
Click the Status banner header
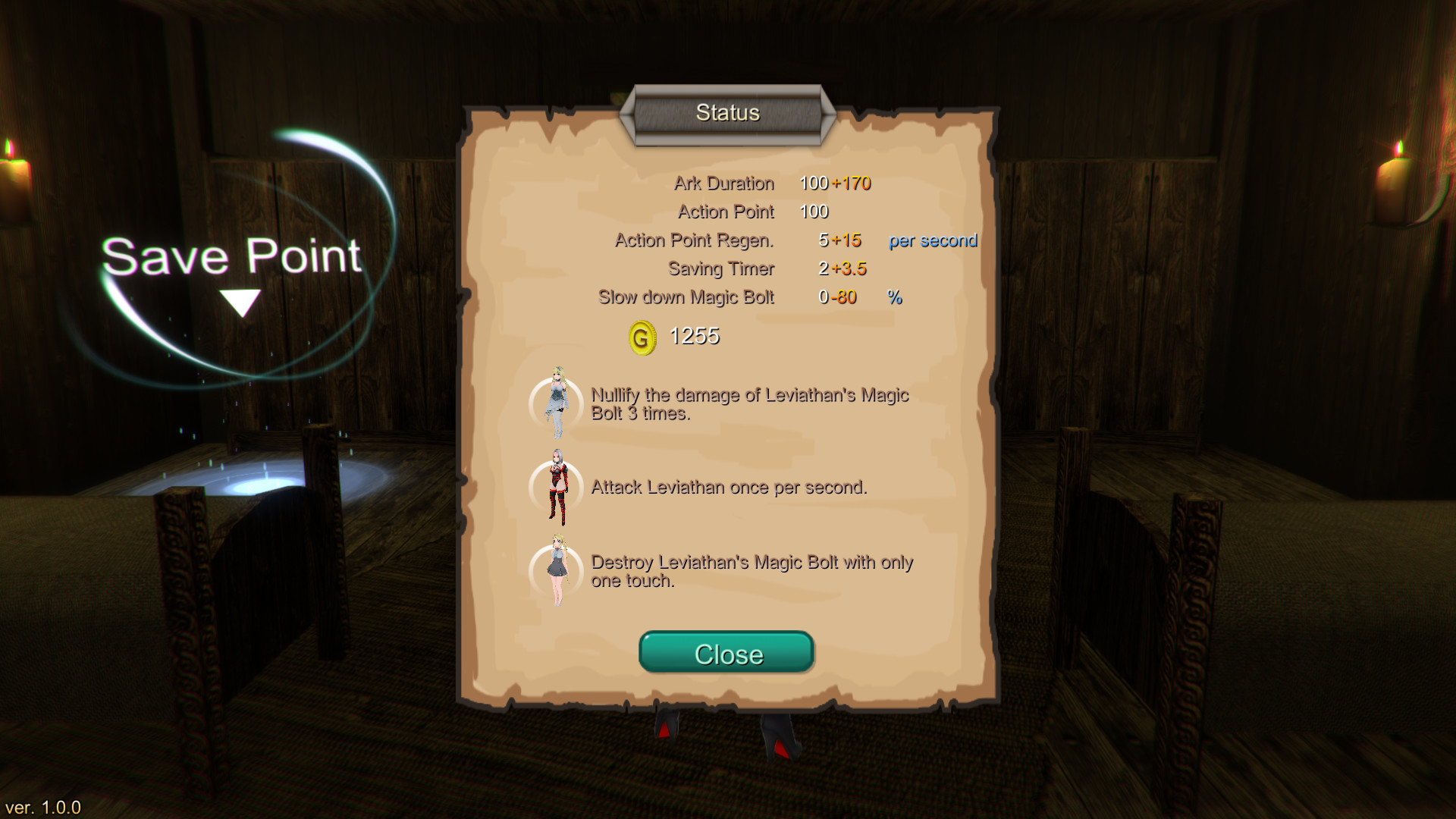[x=727, y=112]
